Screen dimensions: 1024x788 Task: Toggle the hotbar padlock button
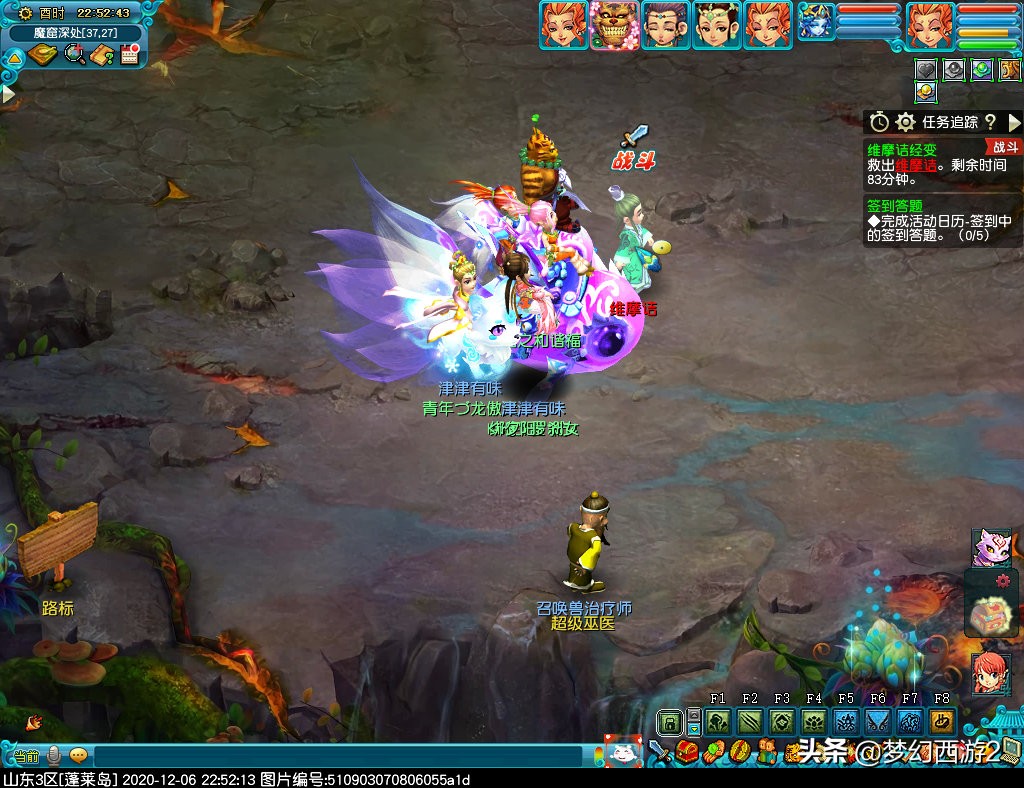pyautogui.click(x=669, y=722)
